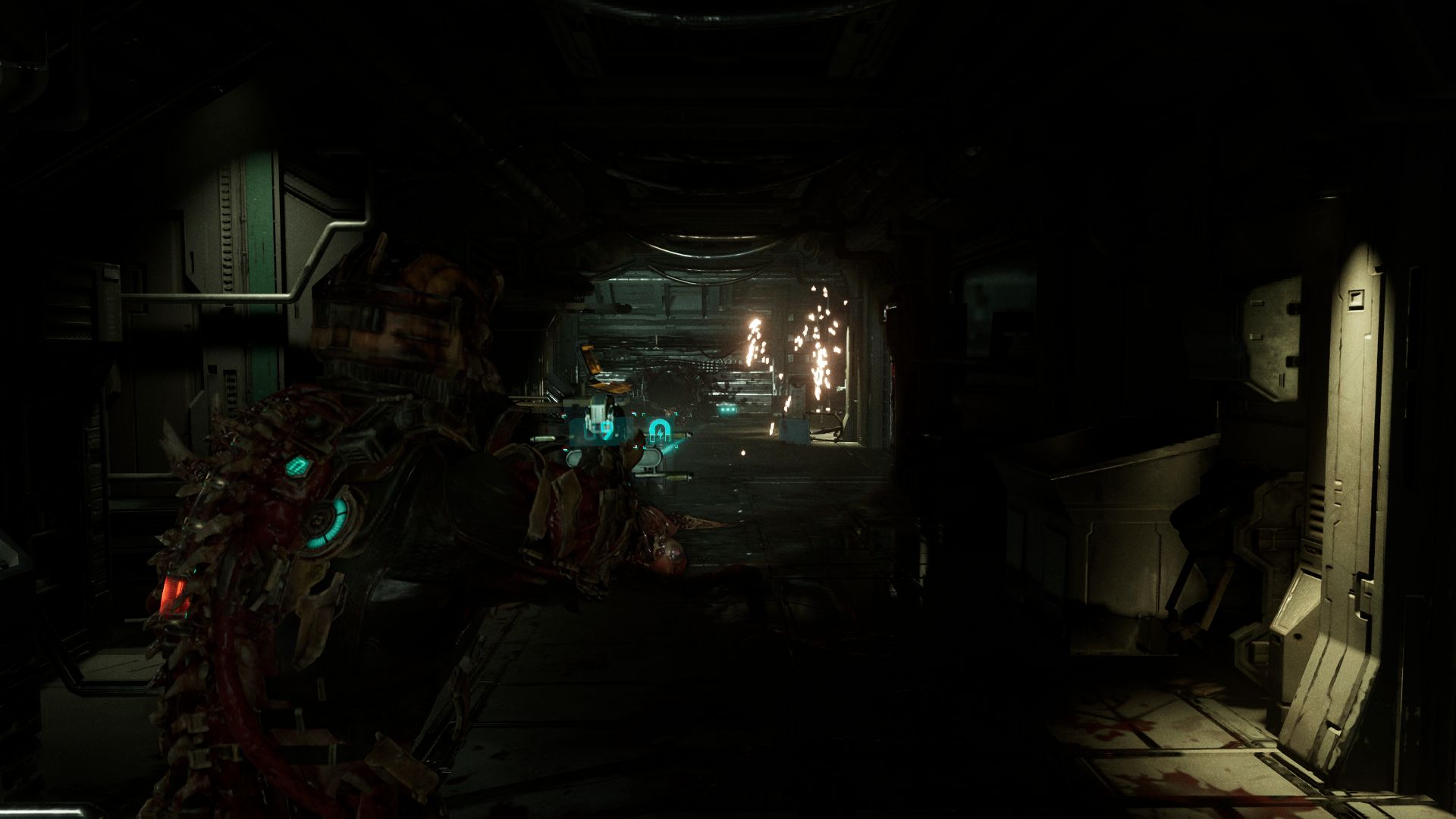Screen dimensions: 1456x819
Task: Click the red RIG health segment on the spine
Action: point(173,594)
